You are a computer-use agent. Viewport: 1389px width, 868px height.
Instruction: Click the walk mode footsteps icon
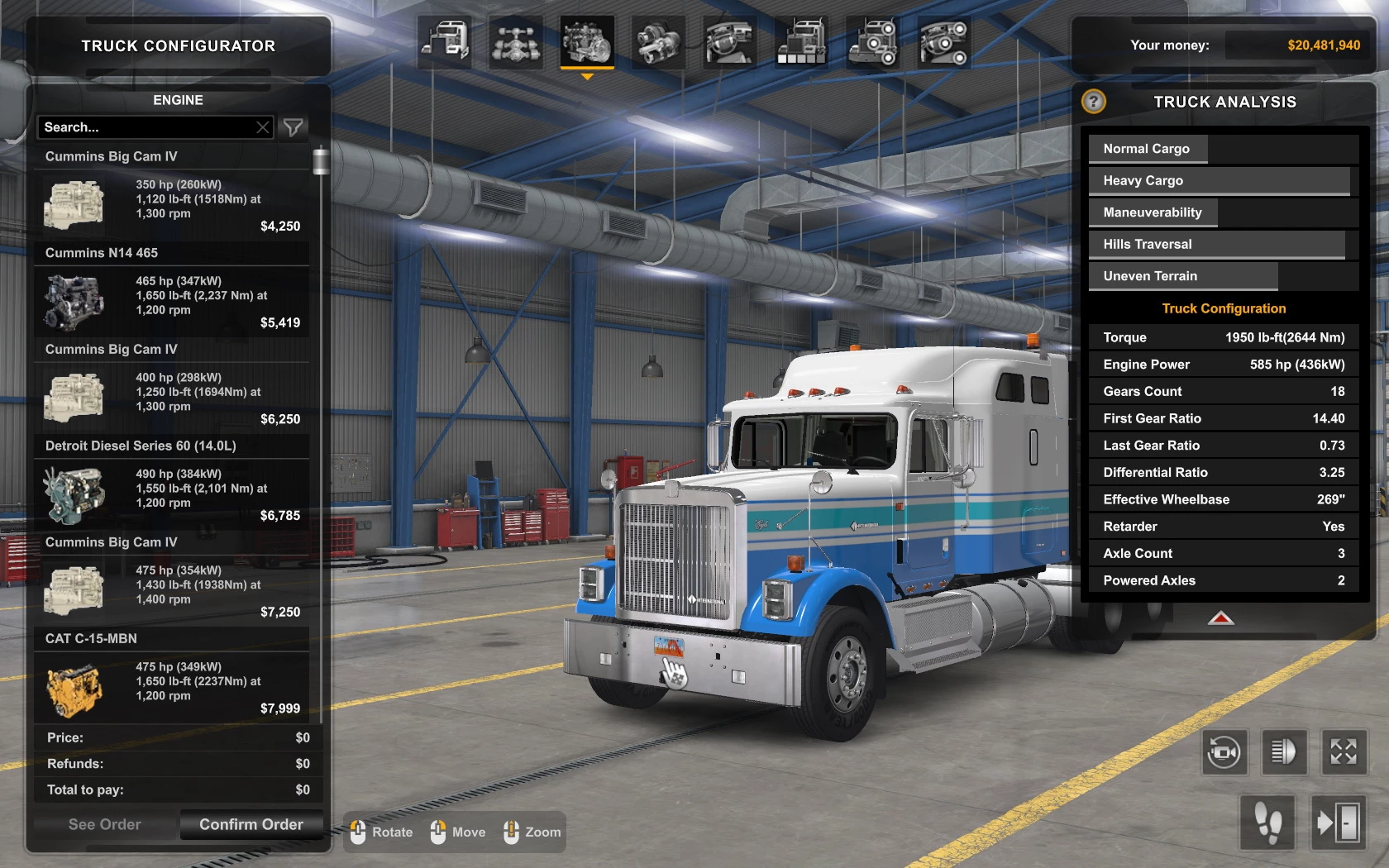1268,822
